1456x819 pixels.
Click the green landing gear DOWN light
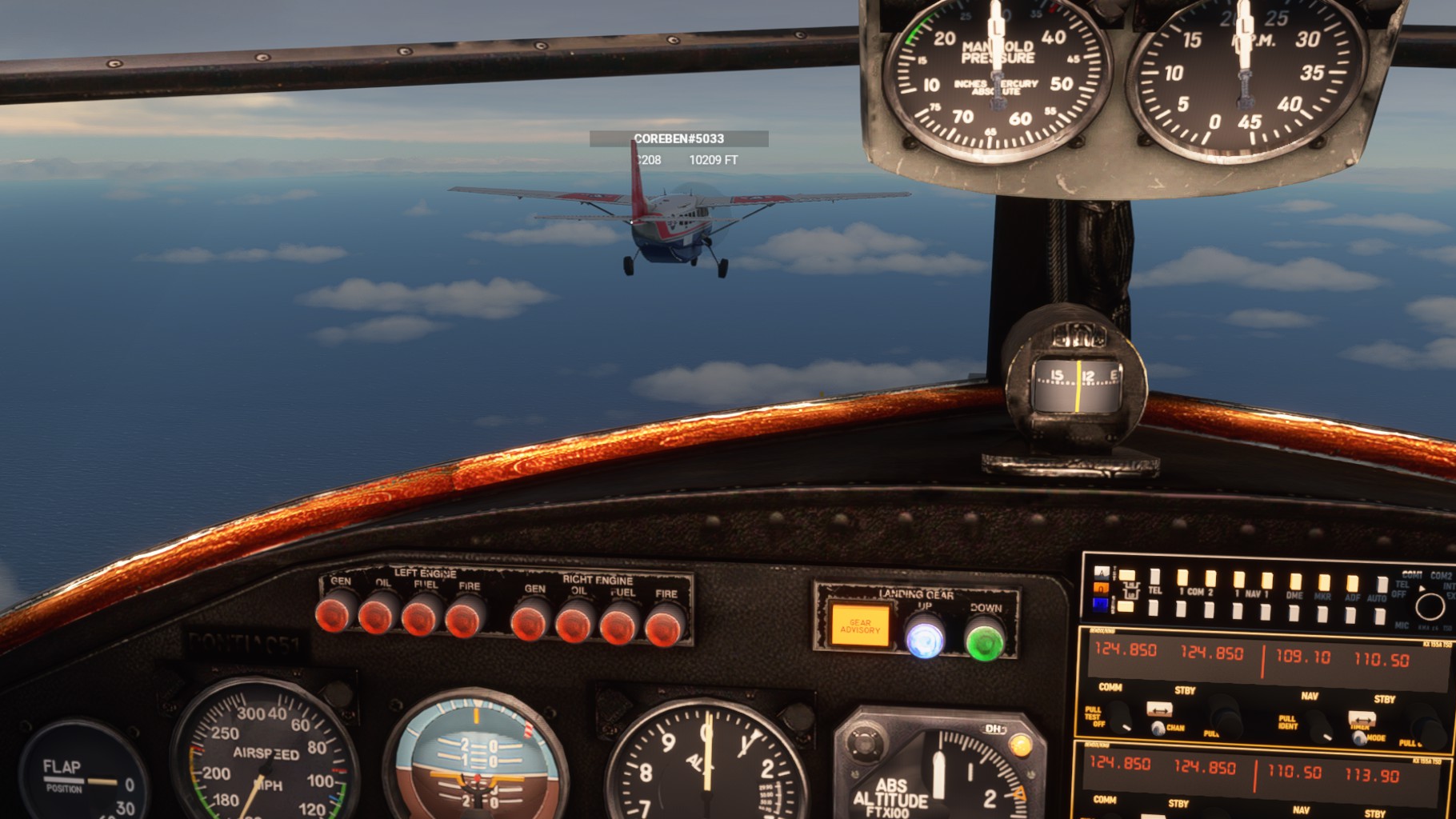click(985, 641)
